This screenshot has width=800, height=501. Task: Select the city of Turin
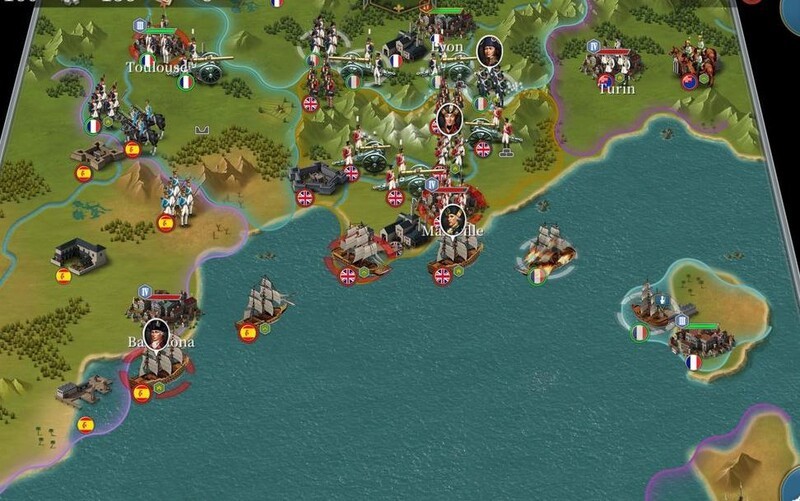coord(613,66)
